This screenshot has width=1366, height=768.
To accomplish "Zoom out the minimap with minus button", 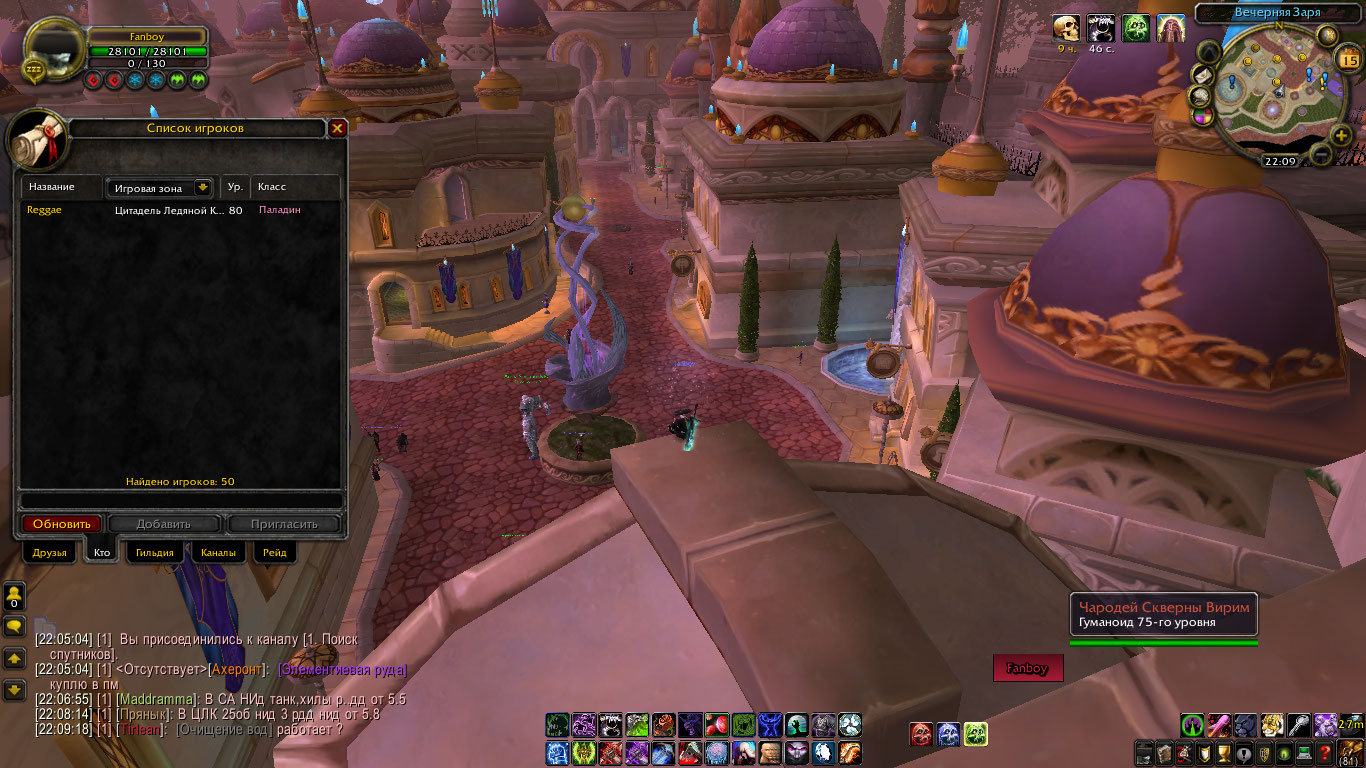I will click(1320, 155).
